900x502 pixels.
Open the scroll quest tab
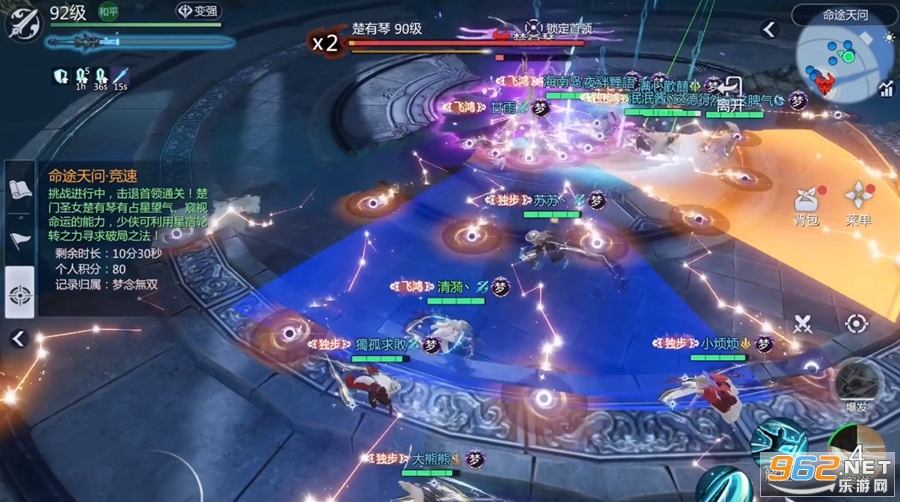[x=19, y=190]
